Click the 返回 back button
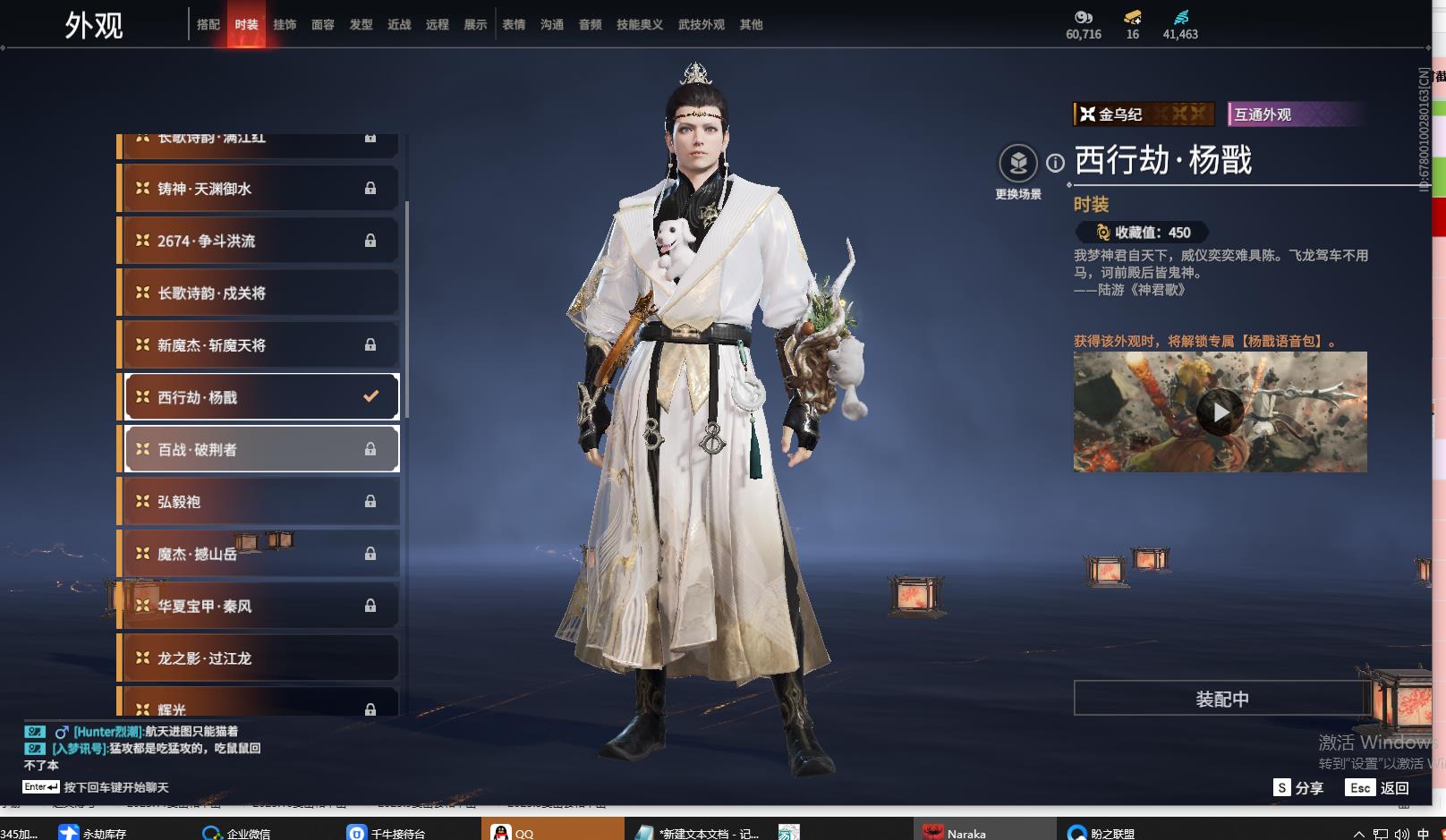 (1378, 788)
